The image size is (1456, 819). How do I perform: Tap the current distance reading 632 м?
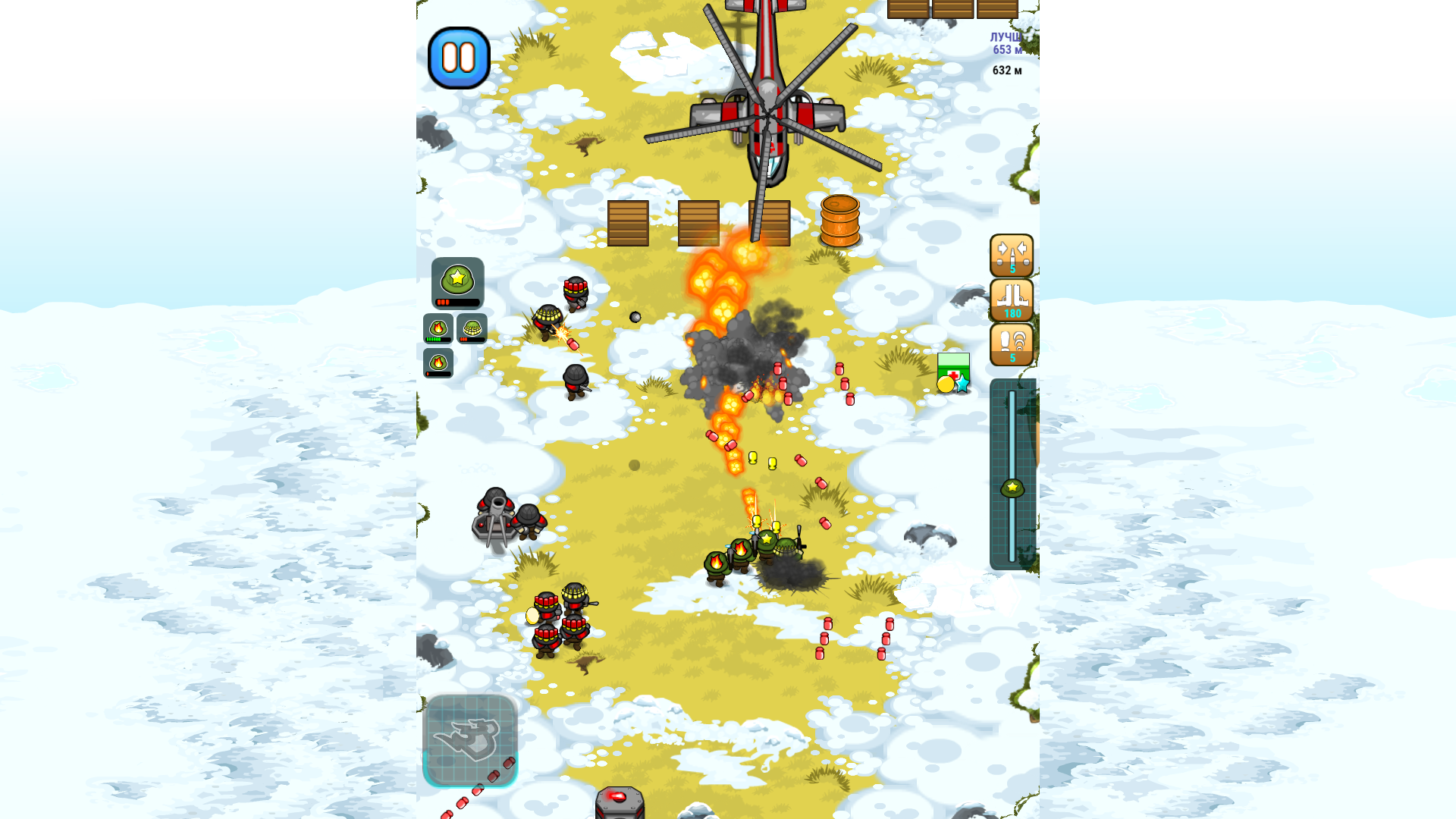(x=1006, y=71)
